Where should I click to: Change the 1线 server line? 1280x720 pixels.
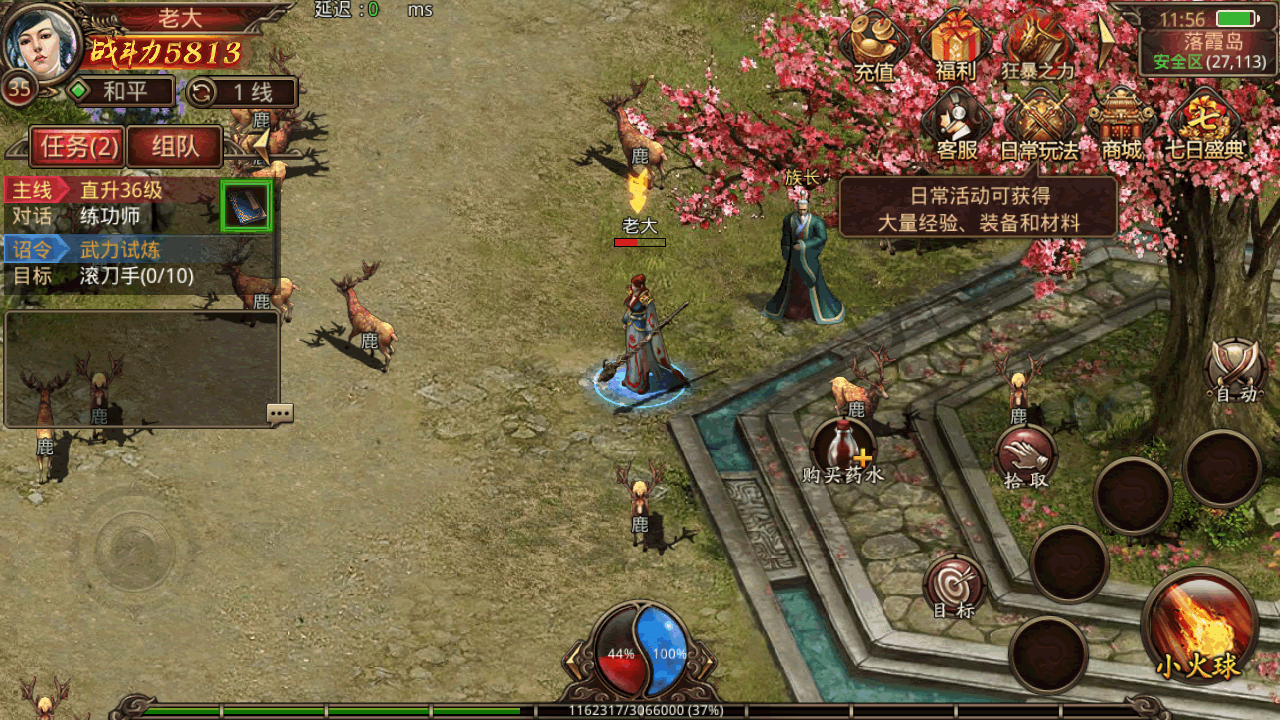click(x=243, y=93)
